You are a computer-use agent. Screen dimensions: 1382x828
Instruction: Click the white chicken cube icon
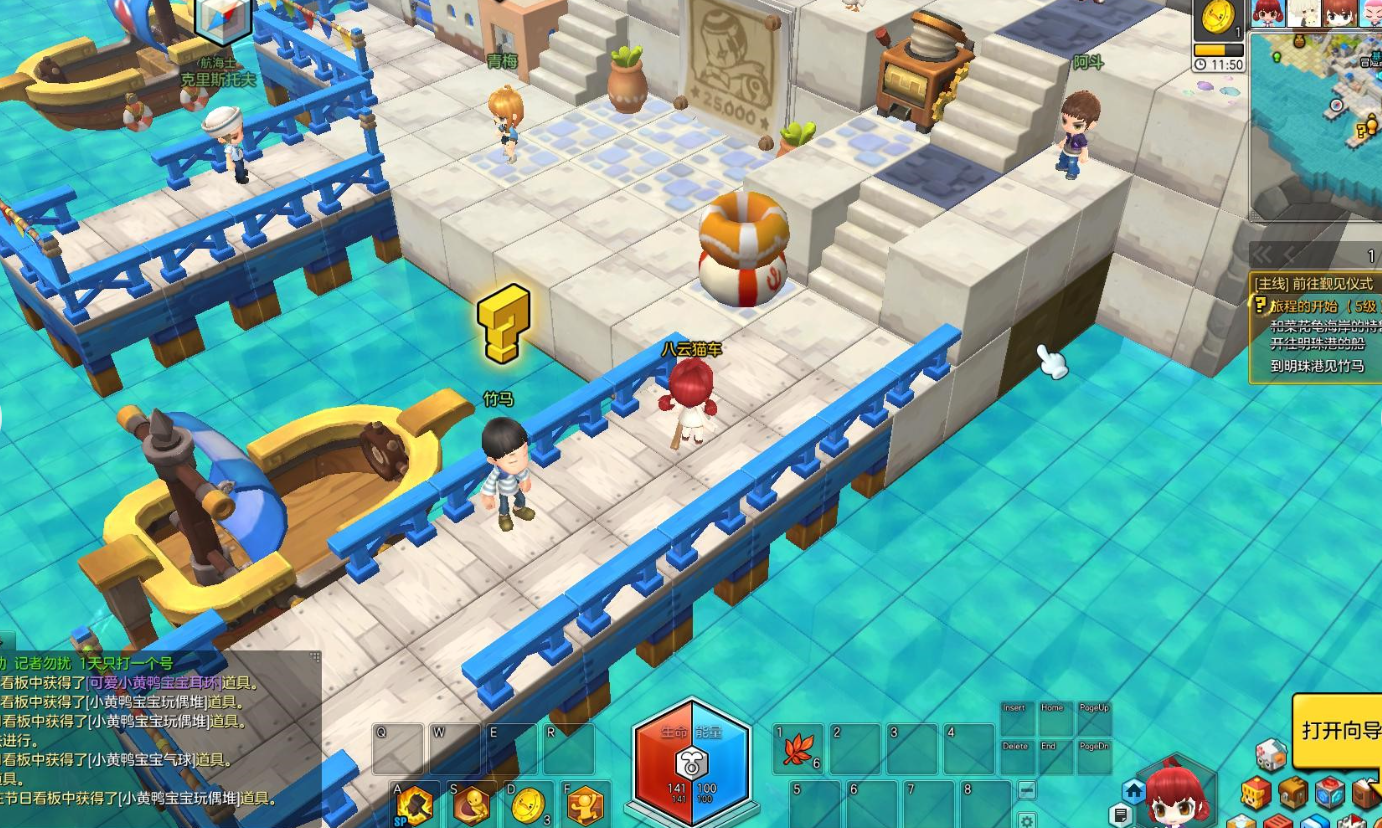[1270, 755]
